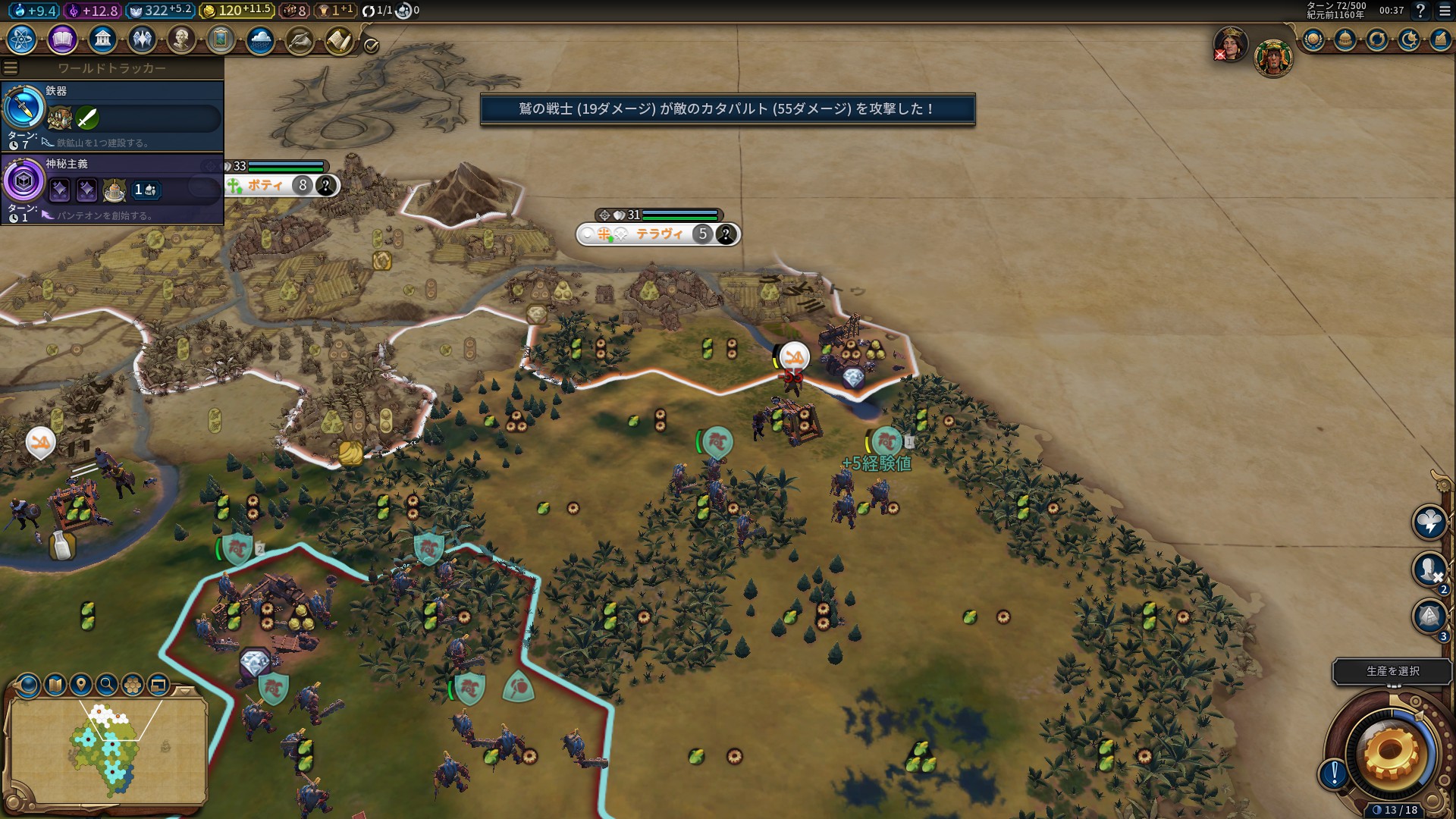Open the government screen pillared building icon
This screenshot has width=1456, height=819.
pos(102,39)
